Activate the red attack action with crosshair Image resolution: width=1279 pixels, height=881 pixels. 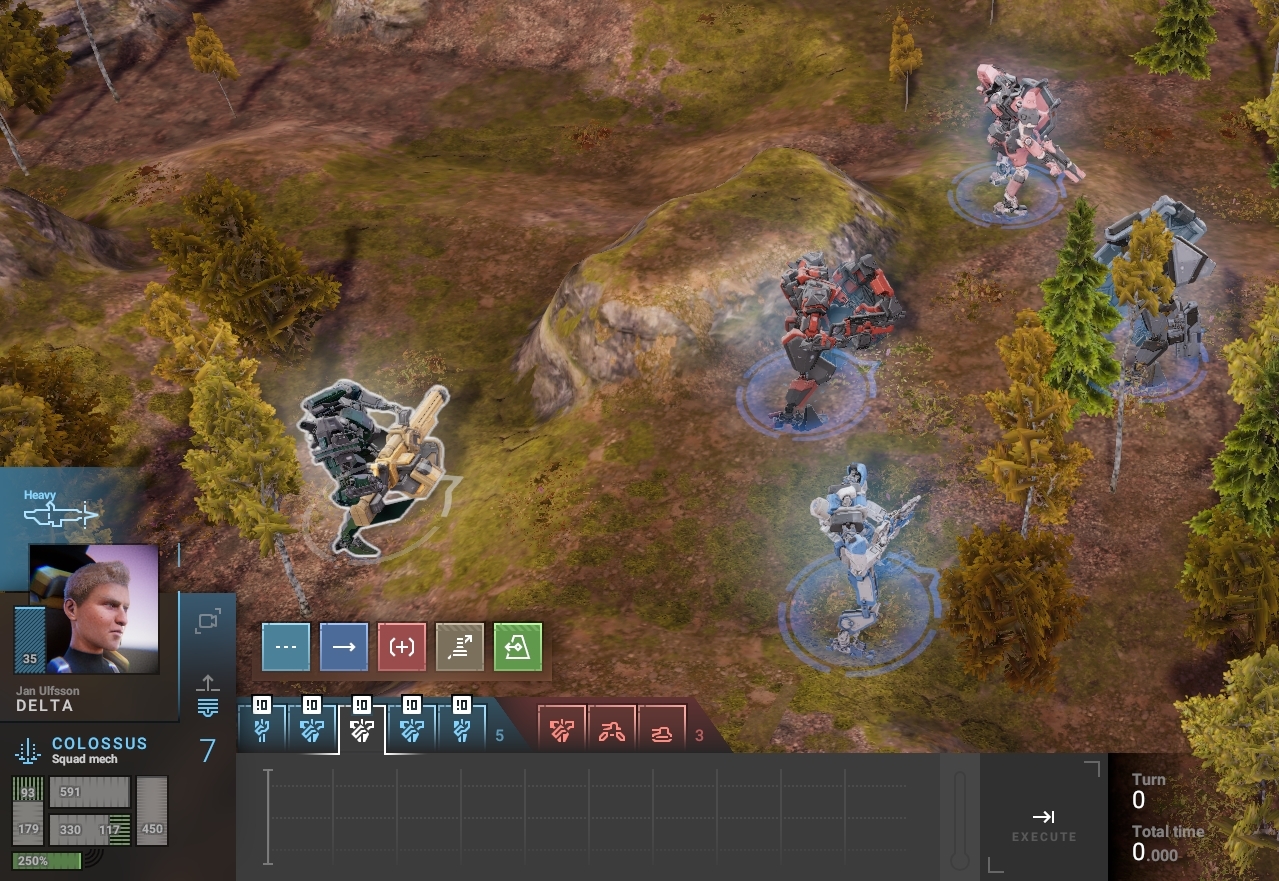coord(402,647)
